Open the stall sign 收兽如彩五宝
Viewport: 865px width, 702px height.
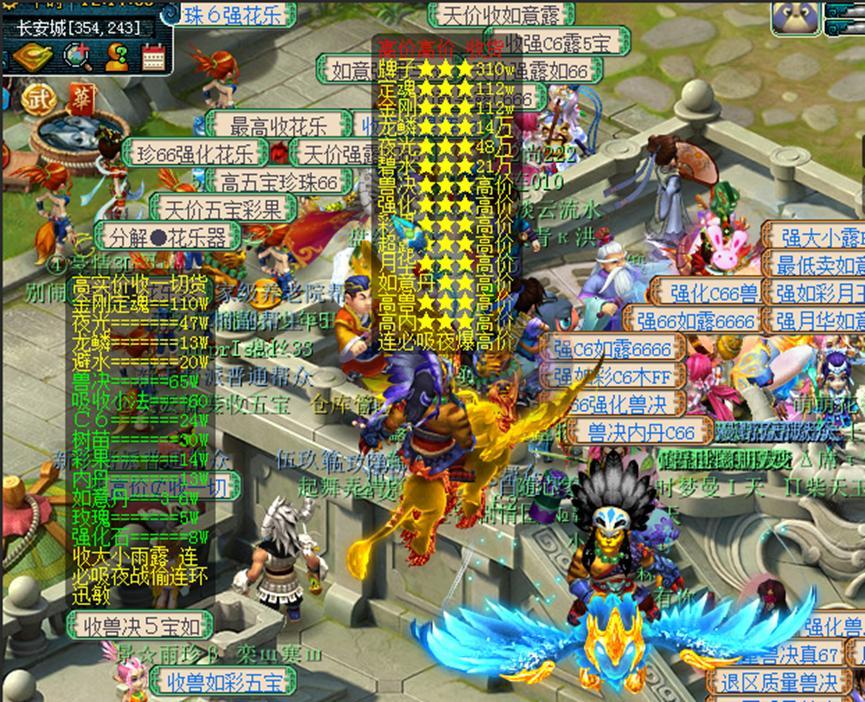(x=225, y=682)
